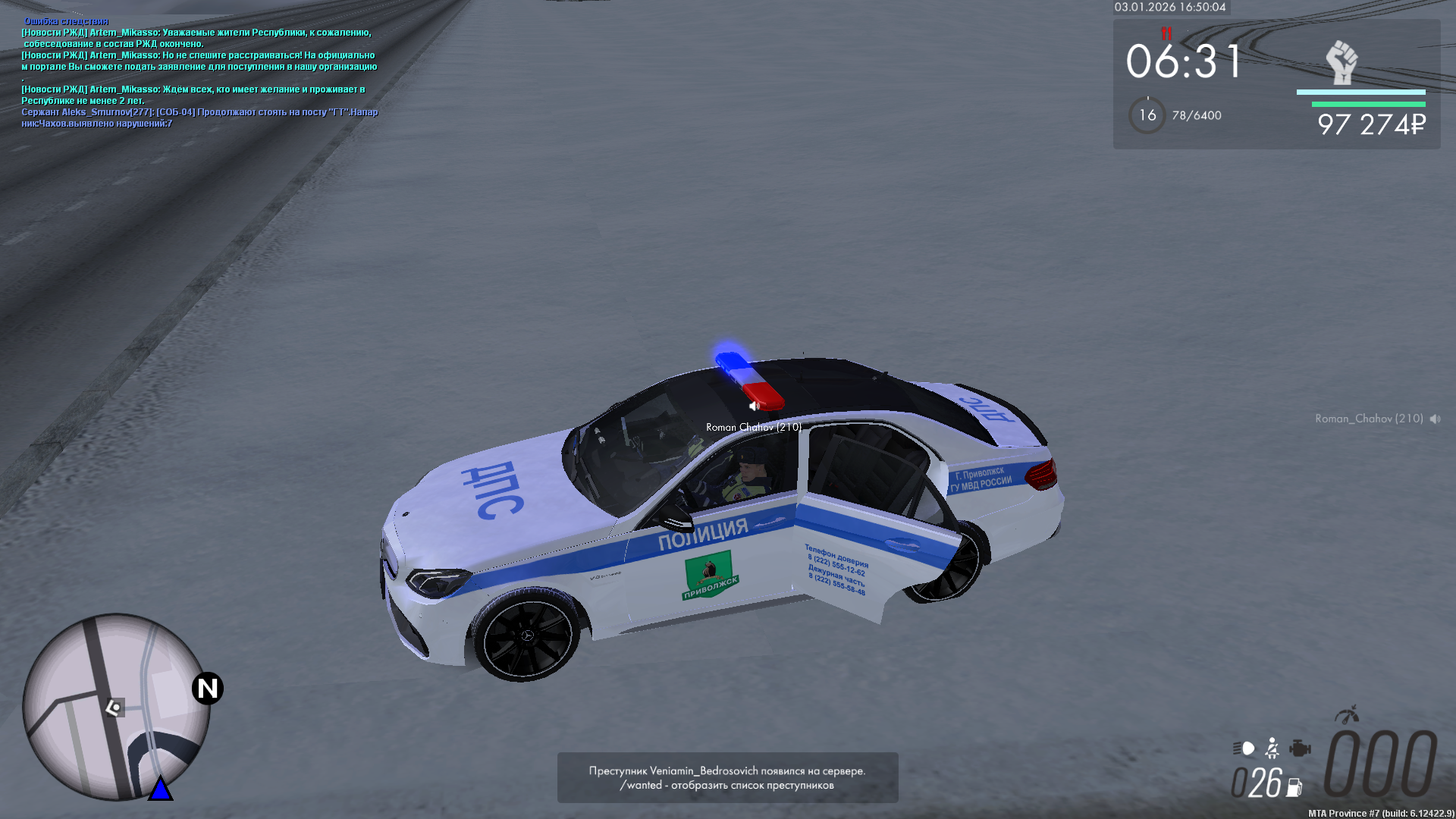The image size is (1456, 819).
Task: Toggle the headlights indicator icon
Action: (x=1244, y=748)
